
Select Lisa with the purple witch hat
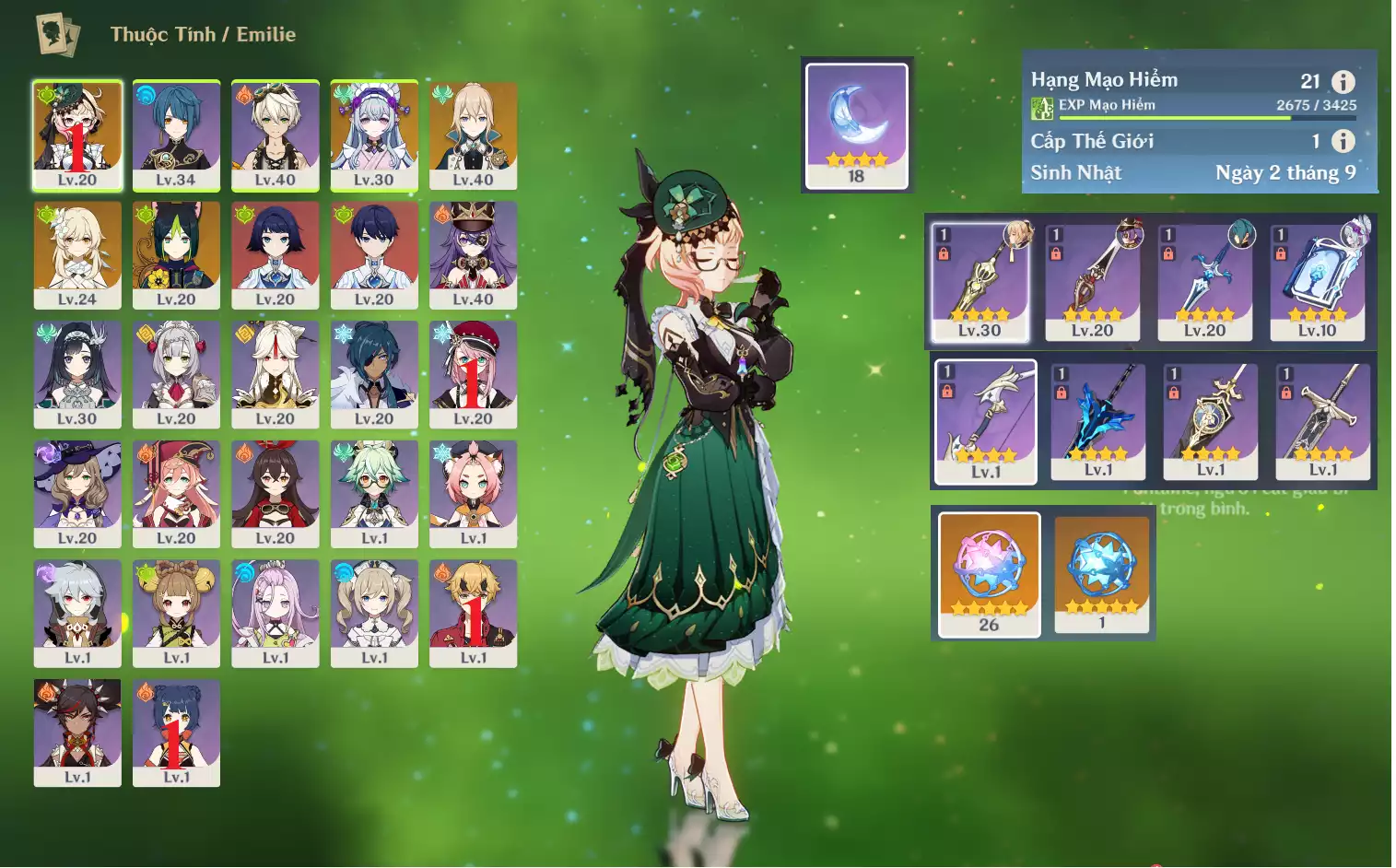(77, 494)
